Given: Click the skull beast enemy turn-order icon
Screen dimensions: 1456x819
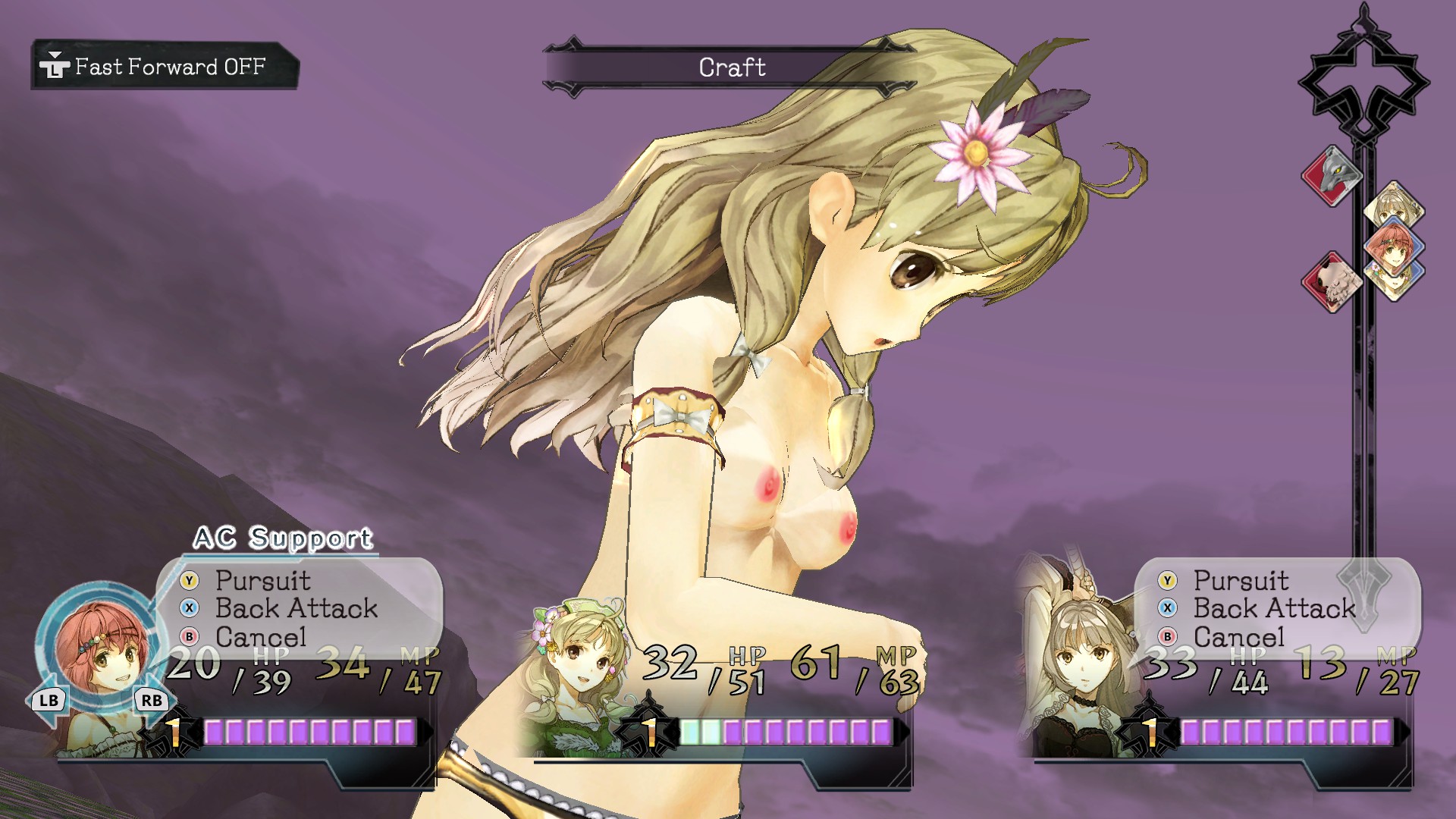Looking at the screenshot, I should click(1331, 282).
